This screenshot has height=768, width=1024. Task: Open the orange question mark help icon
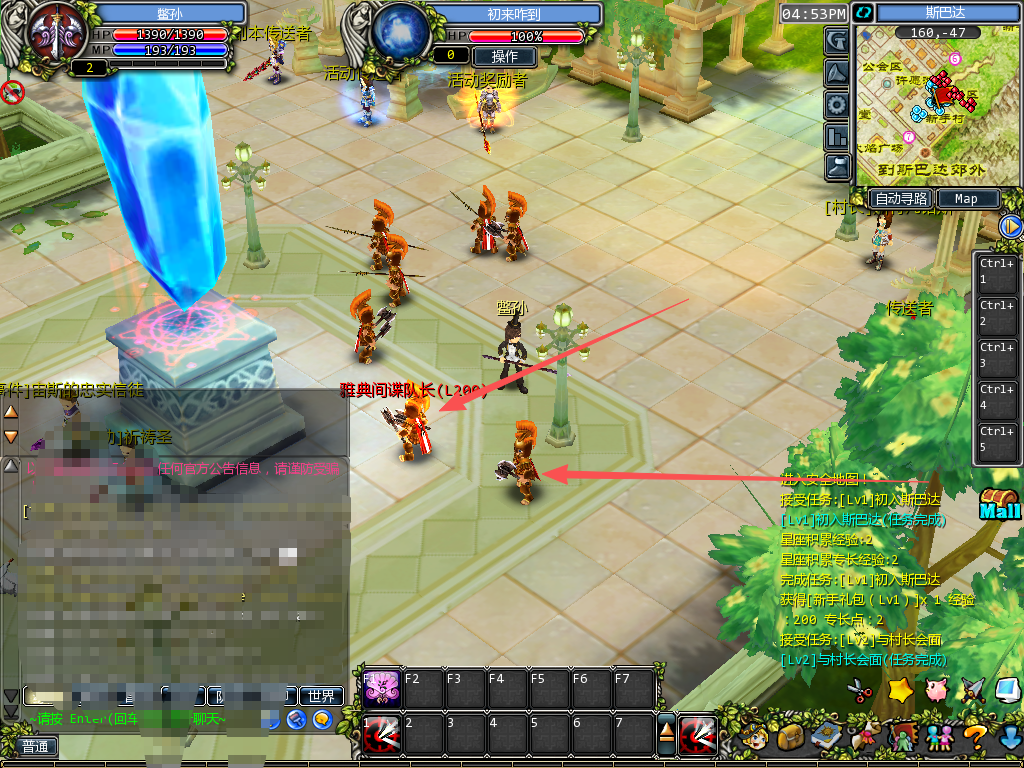coord(975,738)
